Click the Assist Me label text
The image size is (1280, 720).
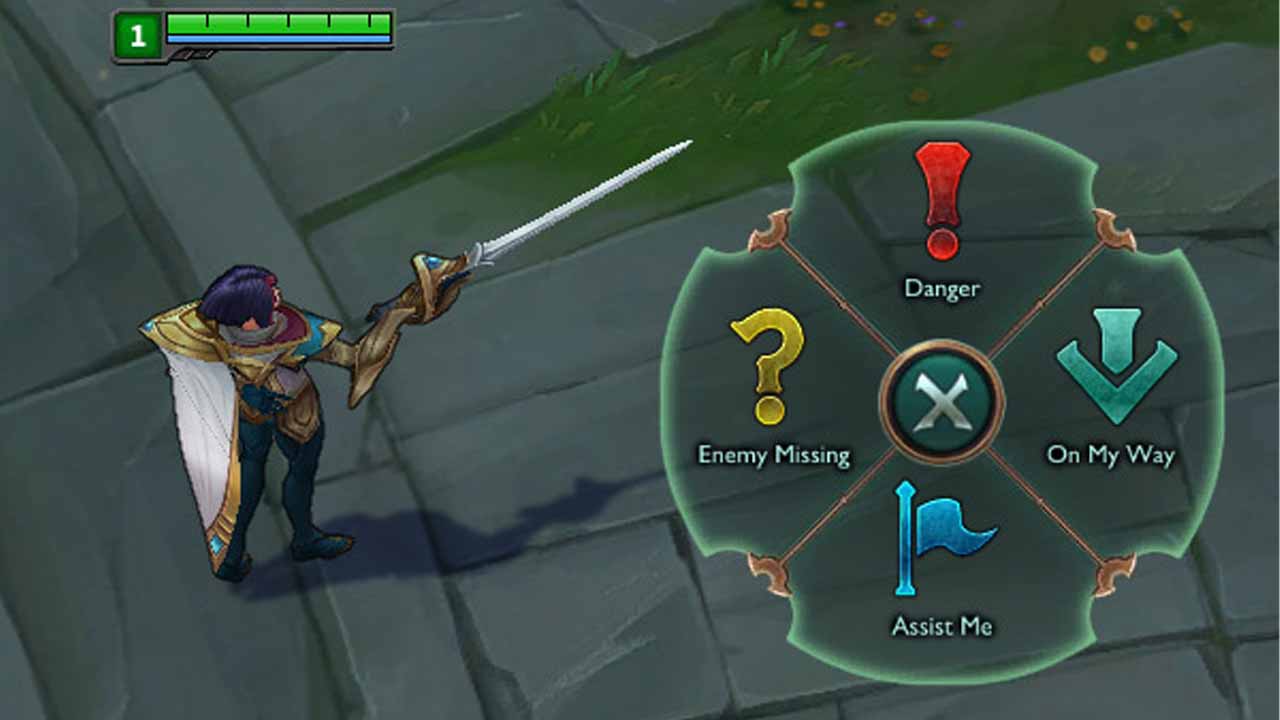tap(940, 627)
